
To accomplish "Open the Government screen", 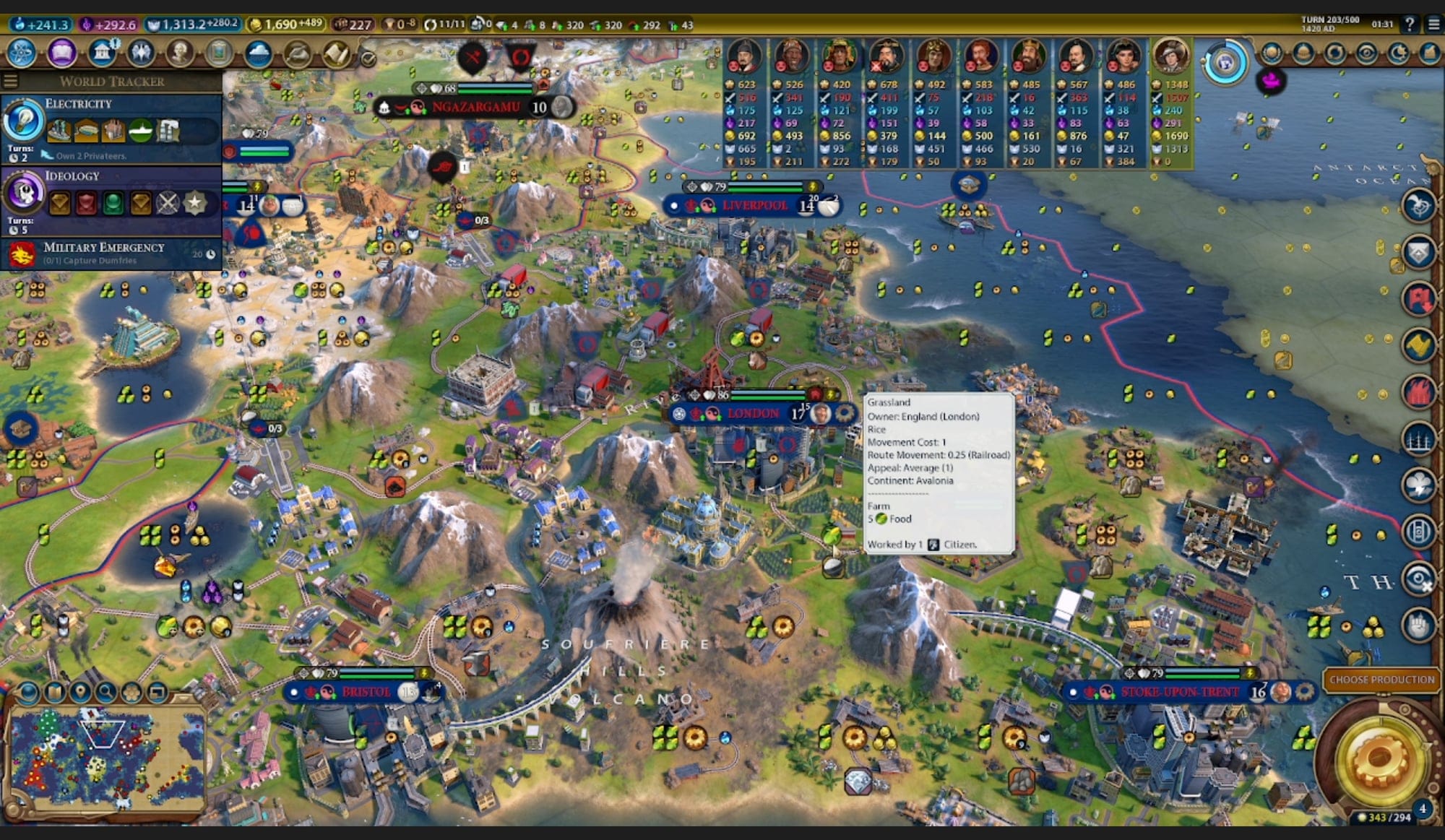I will pyautogui.click(x=100, y=53).
